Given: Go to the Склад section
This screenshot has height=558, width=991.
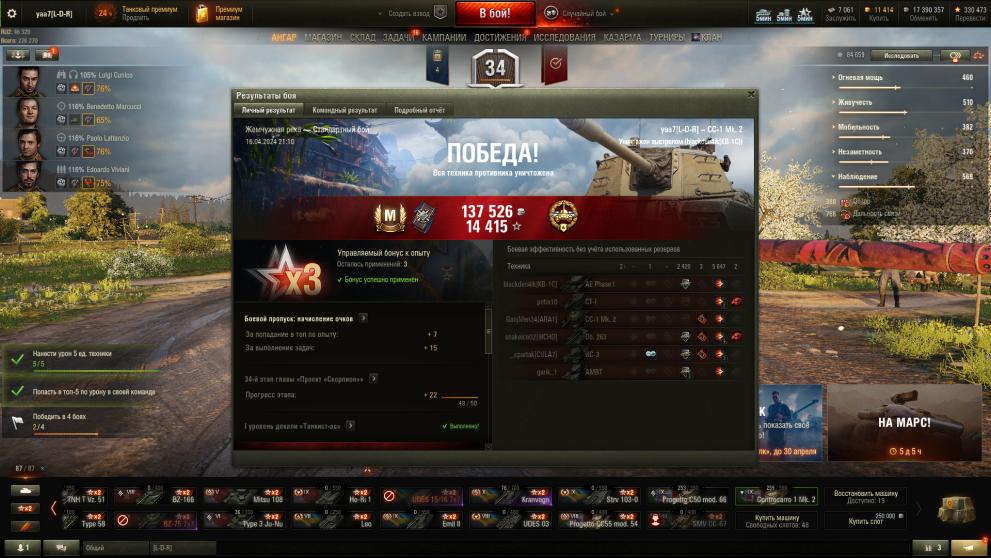Looking at the screenshot, I should (362, 38).
